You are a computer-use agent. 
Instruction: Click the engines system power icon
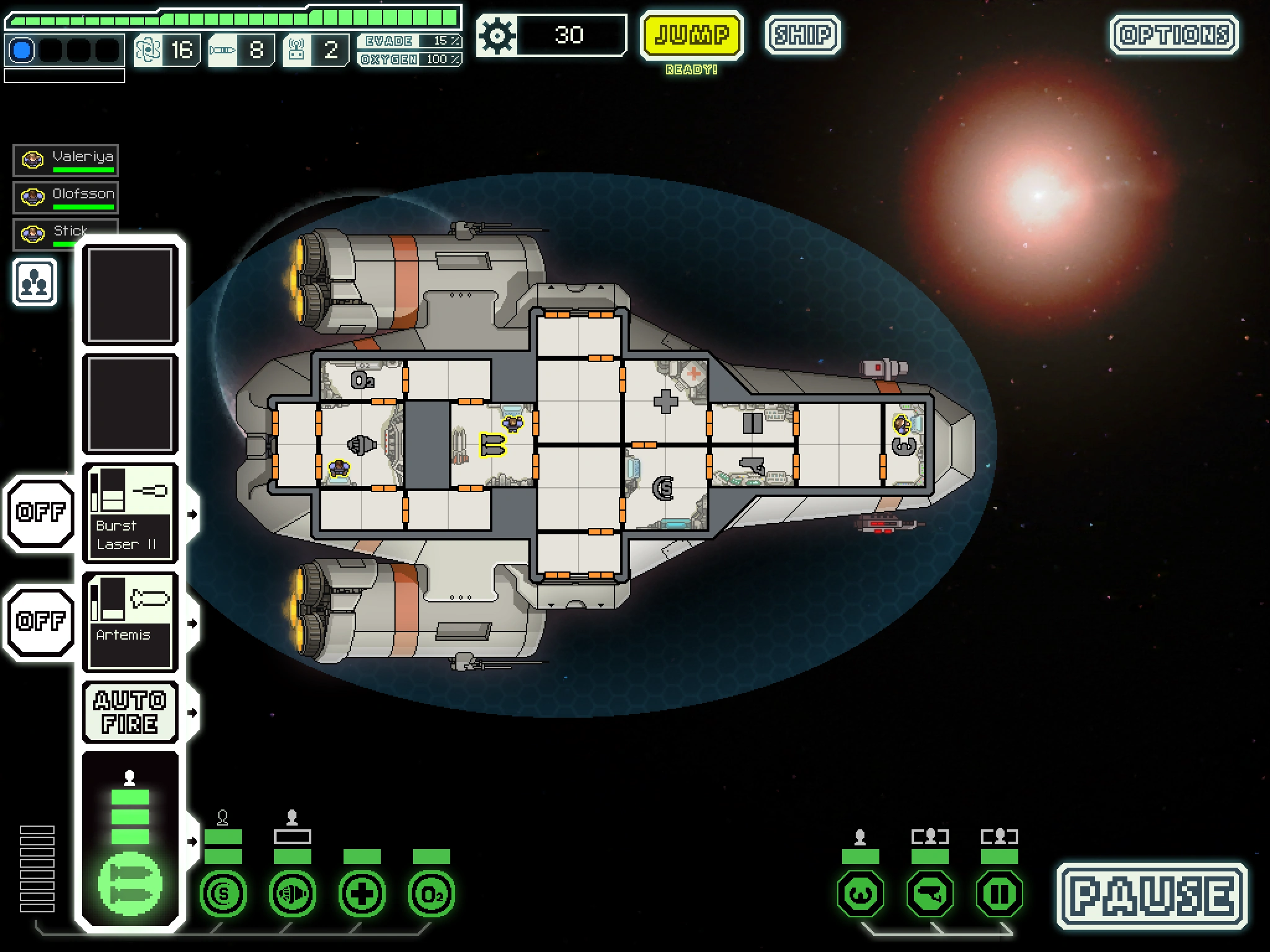pyautogui.click(x=293, y=893)
